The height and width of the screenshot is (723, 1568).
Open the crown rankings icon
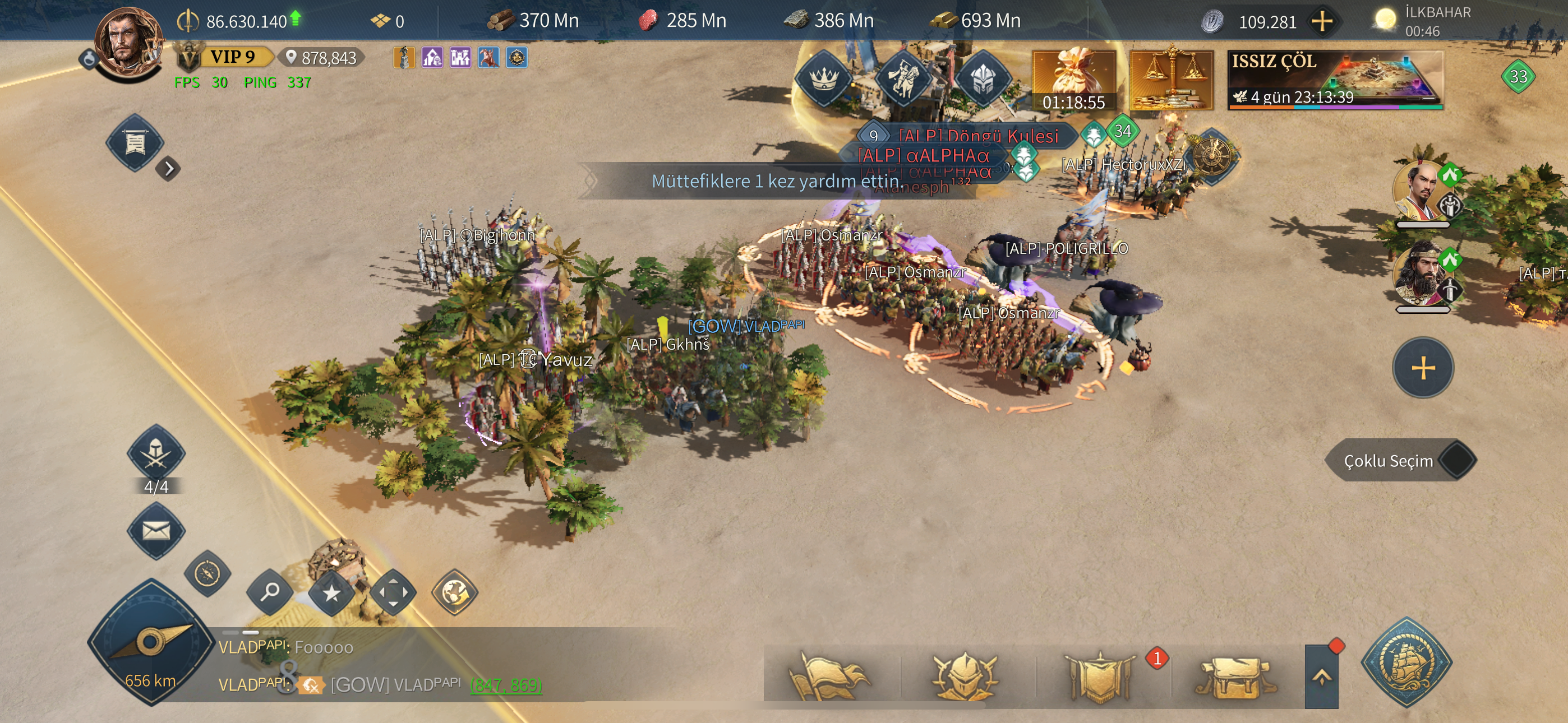tap(824, 79)
